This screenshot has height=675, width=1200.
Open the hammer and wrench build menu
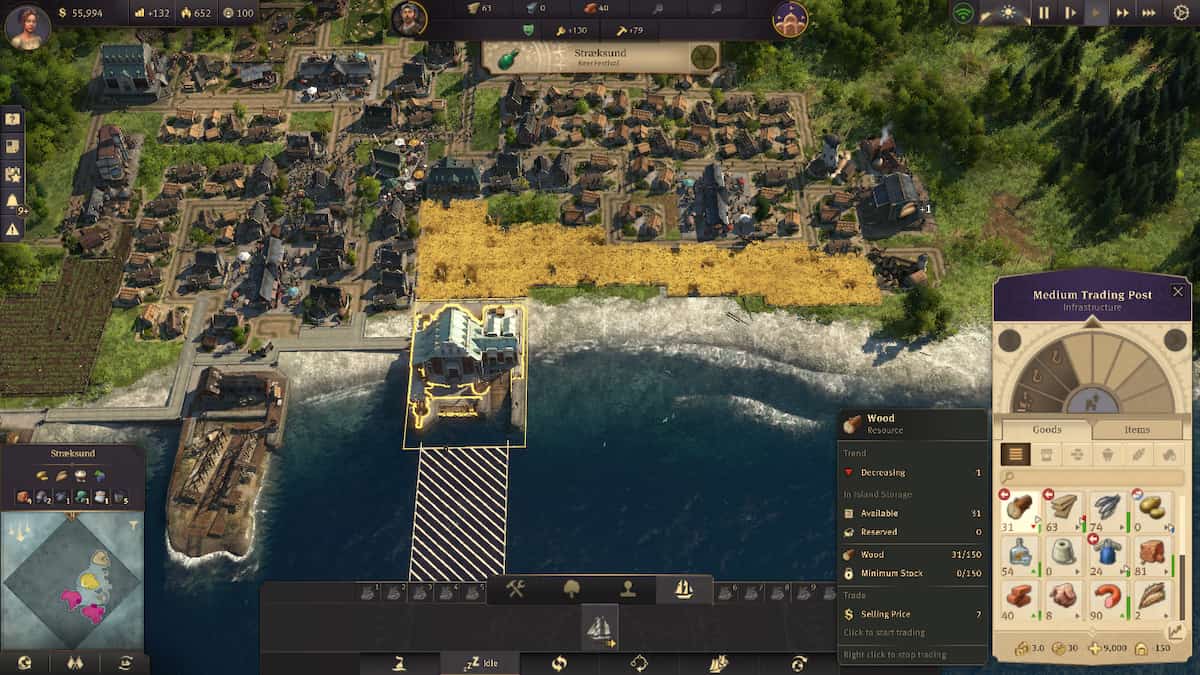516,589
